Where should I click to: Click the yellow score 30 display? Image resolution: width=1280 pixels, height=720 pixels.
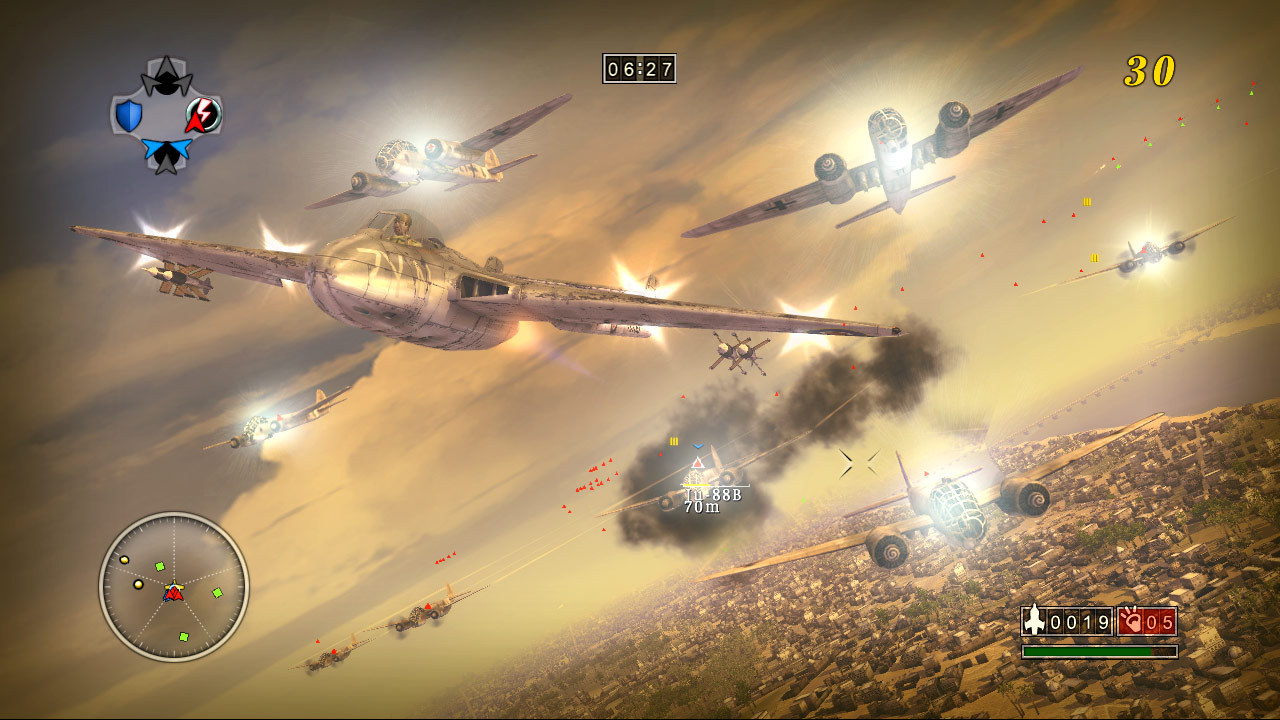click(1153, 70)
